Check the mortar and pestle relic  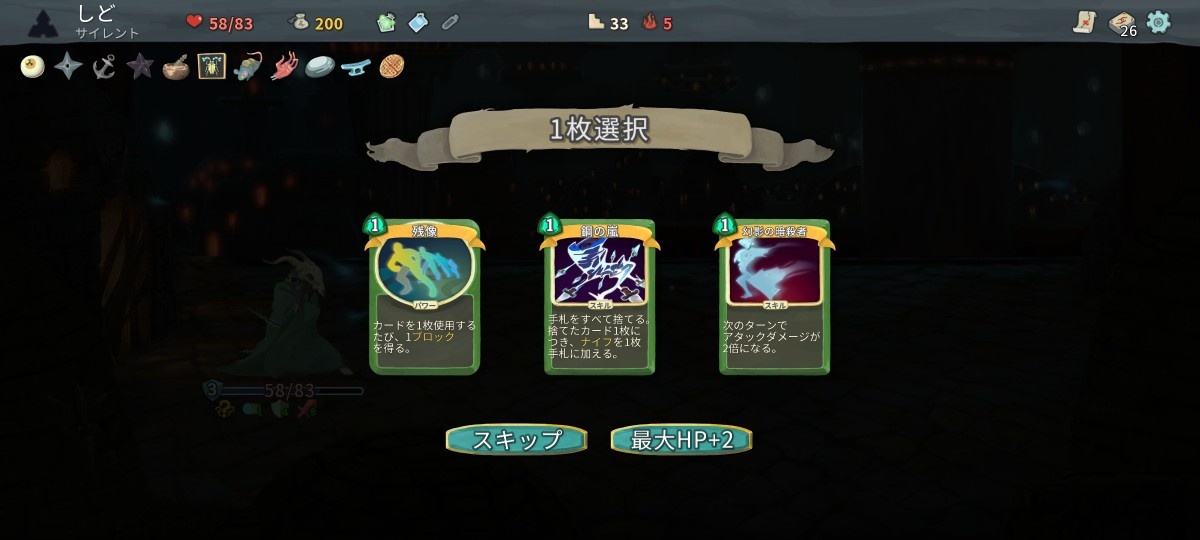(x=175, y=68)
